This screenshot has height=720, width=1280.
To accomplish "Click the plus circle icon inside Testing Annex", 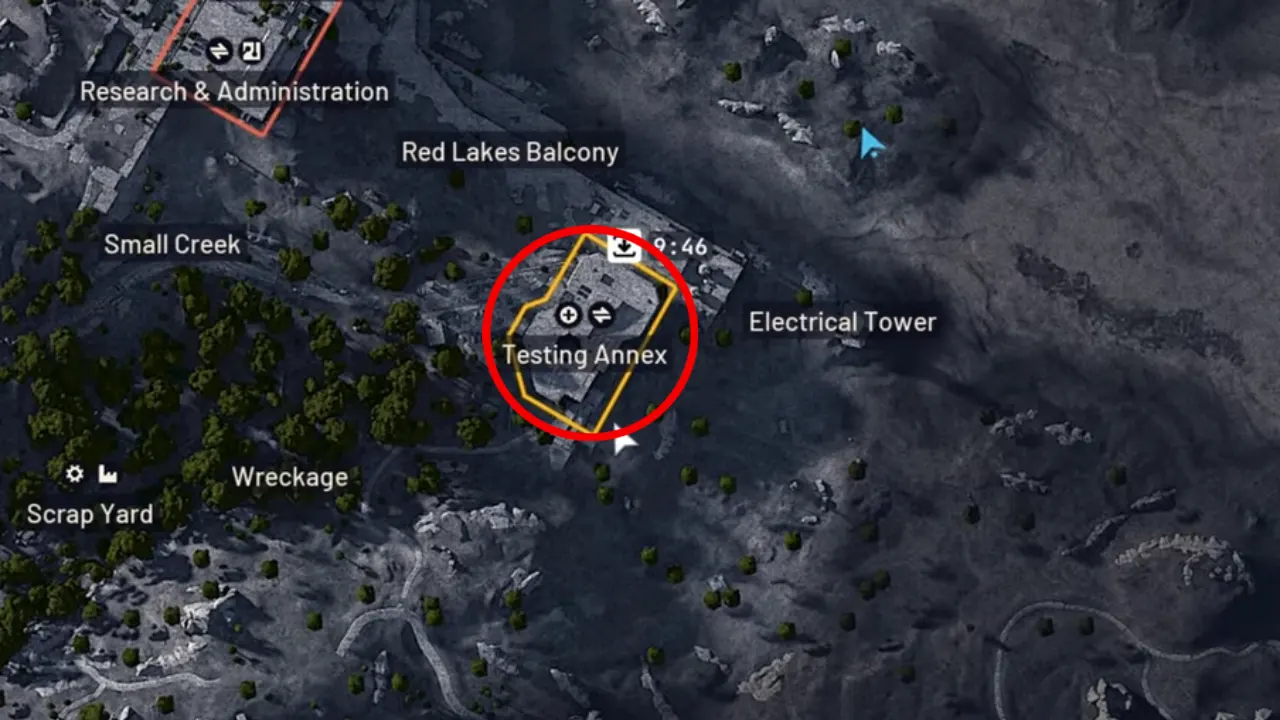I will (567, 315).
